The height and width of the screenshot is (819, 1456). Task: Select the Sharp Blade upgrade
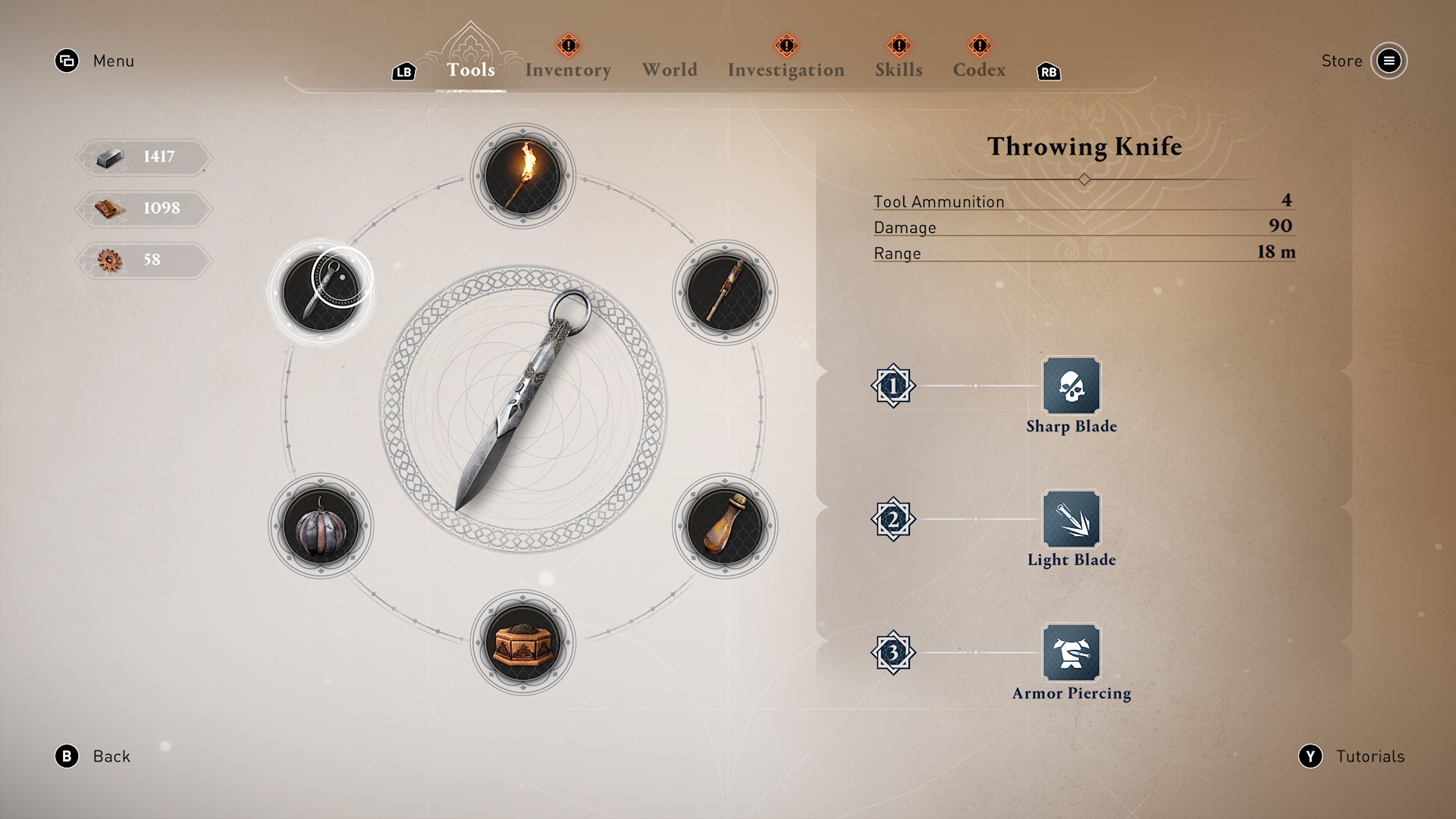pos(1071,386)
